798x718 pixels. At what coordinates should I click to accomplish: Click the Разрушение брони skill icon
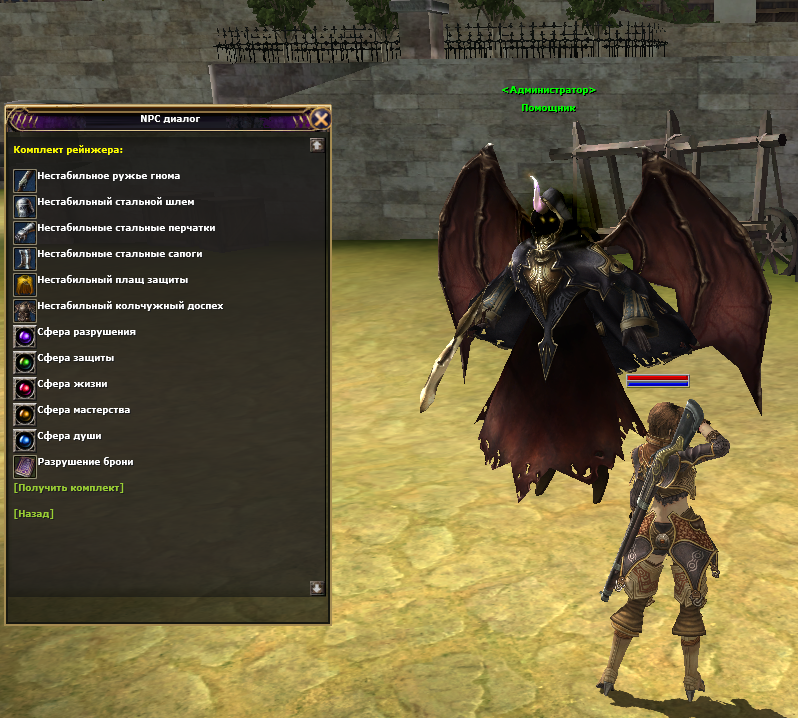tap(25, 466)
